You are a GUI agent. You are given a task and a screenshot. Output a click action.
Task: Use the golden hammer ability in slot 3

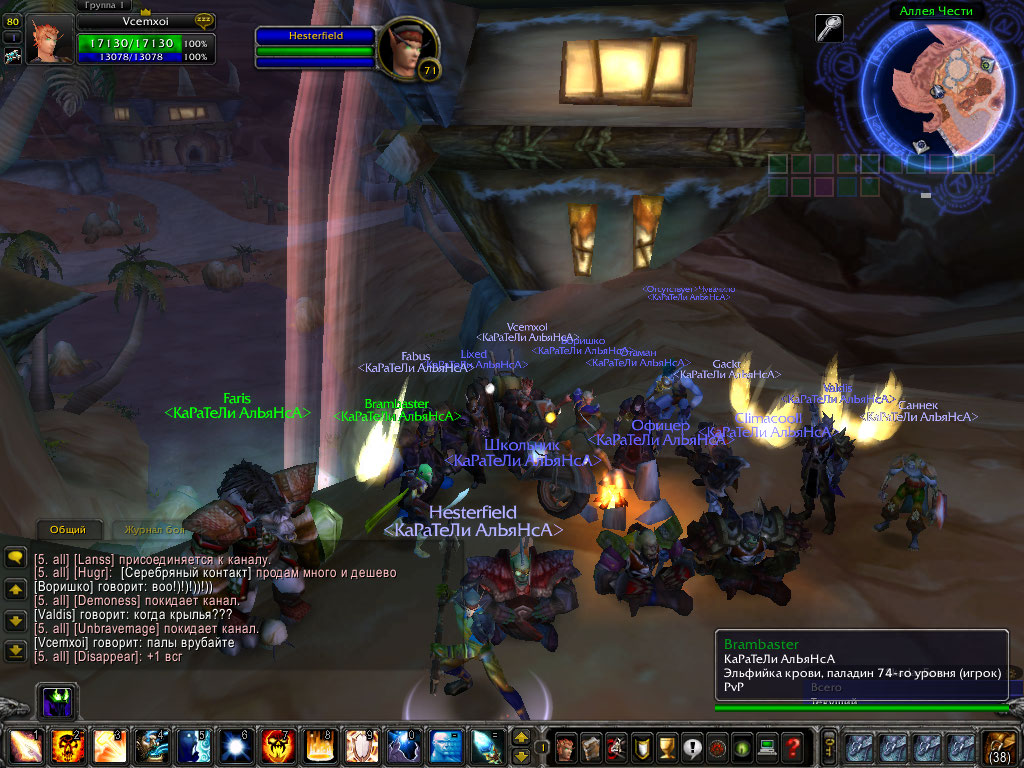pos(107,747)
